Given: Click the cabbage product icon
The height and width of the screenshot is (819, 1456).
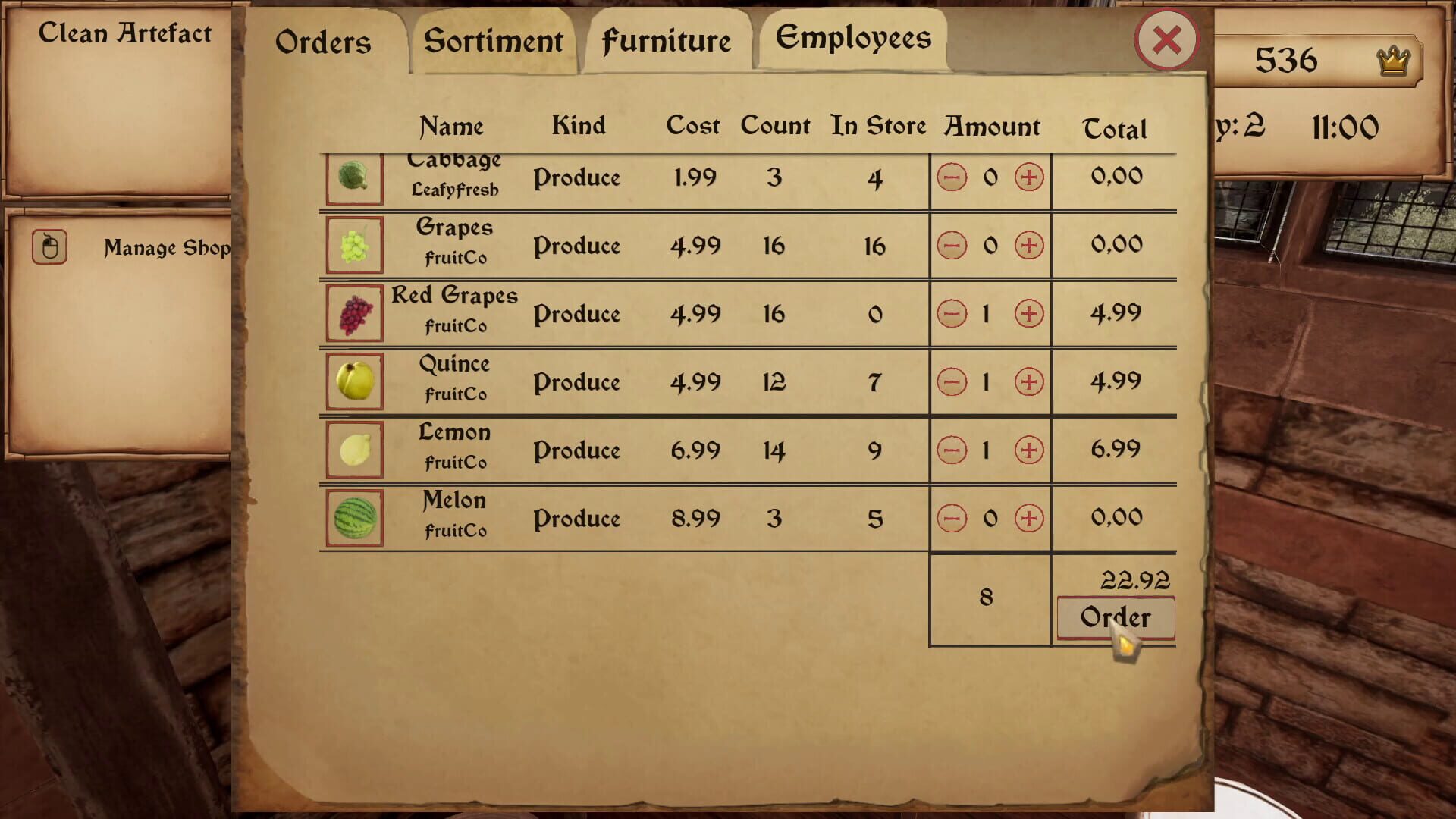Looking at the screenshot, I should coord(353,177).
